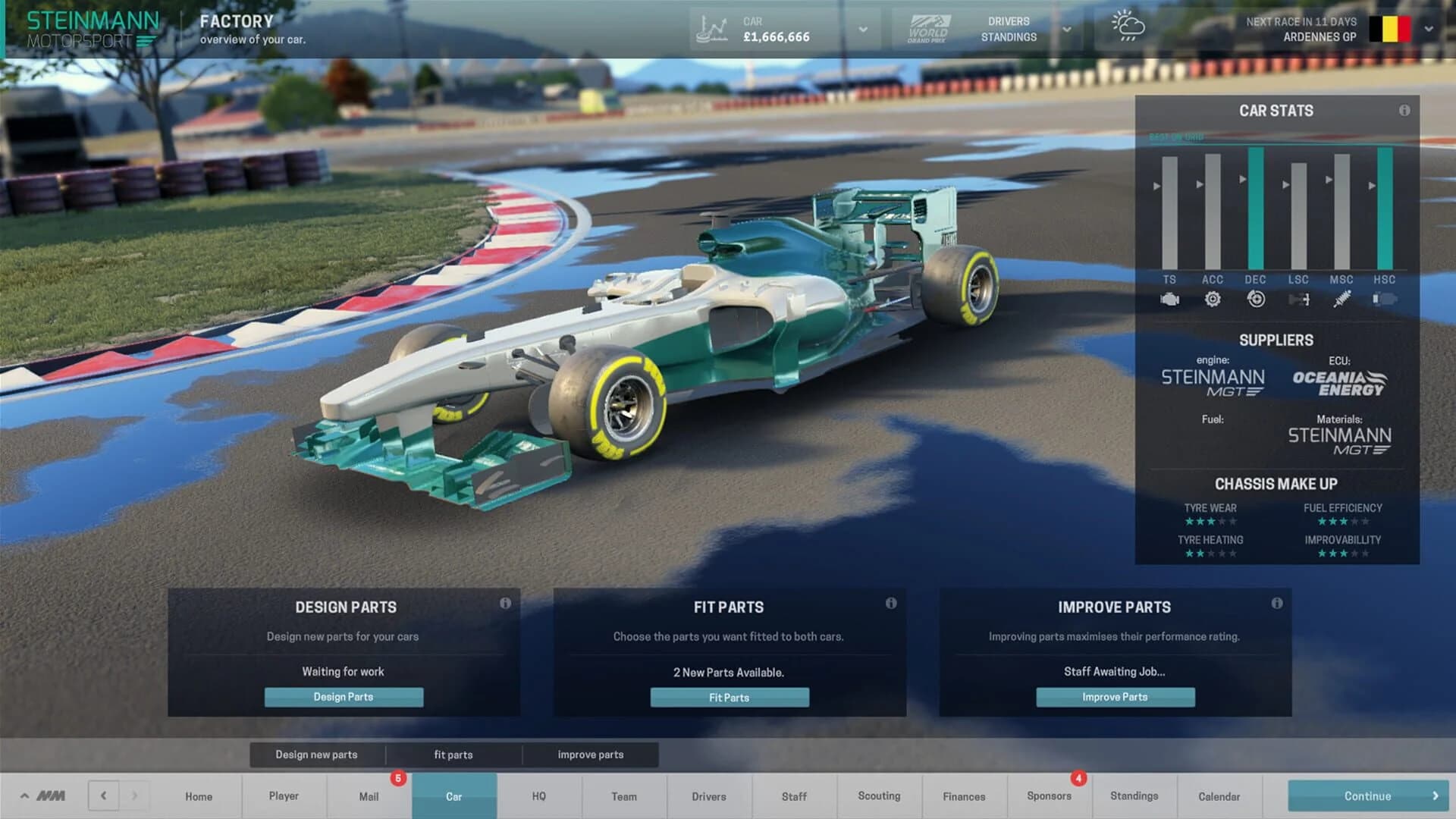1456x819 pixels.
Task: Select the World Grand Prix logo
Action: [x=930, y=28]
